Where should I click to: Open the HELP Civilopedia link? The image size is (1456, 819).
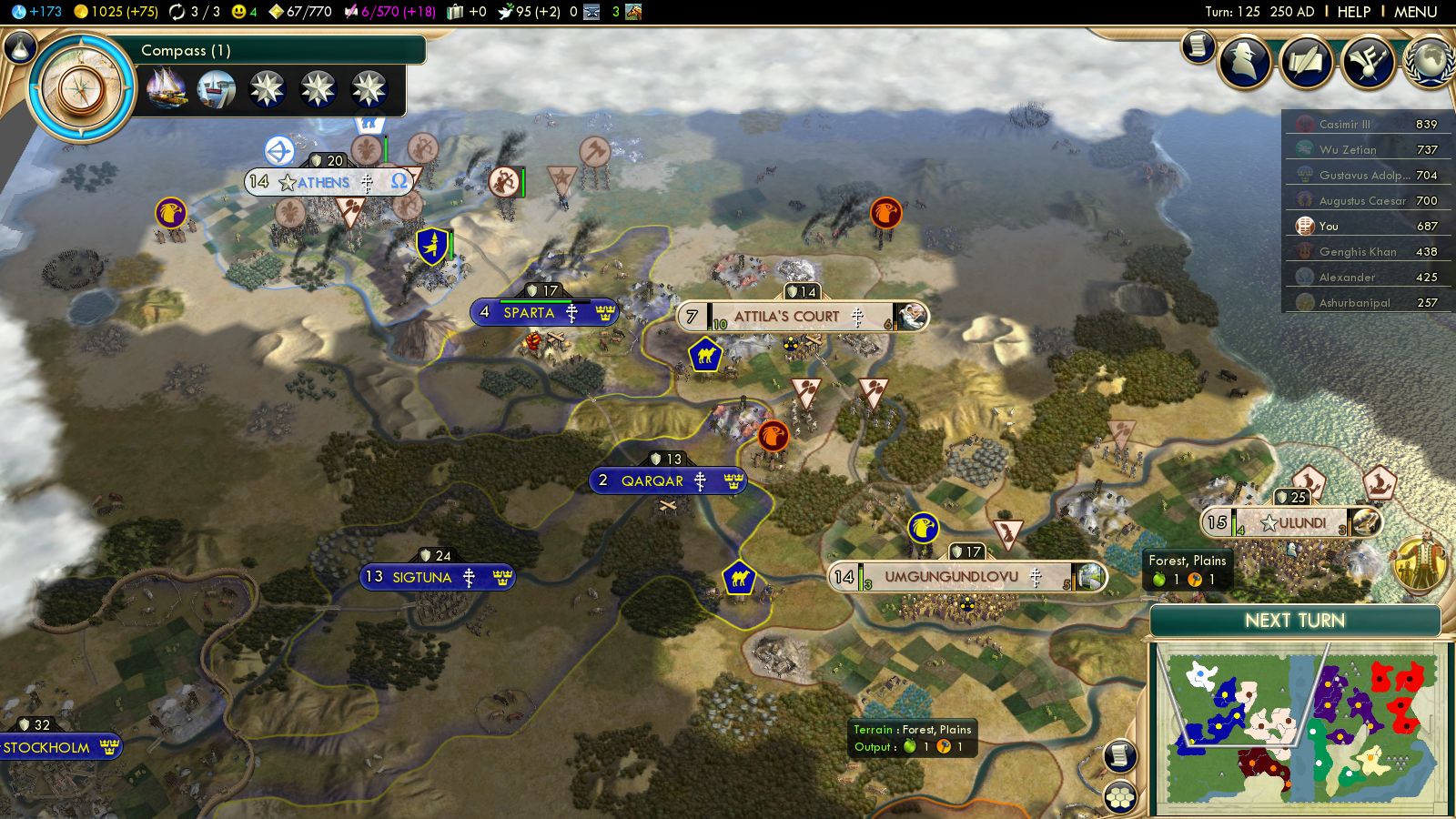(x=1353, y=12)
